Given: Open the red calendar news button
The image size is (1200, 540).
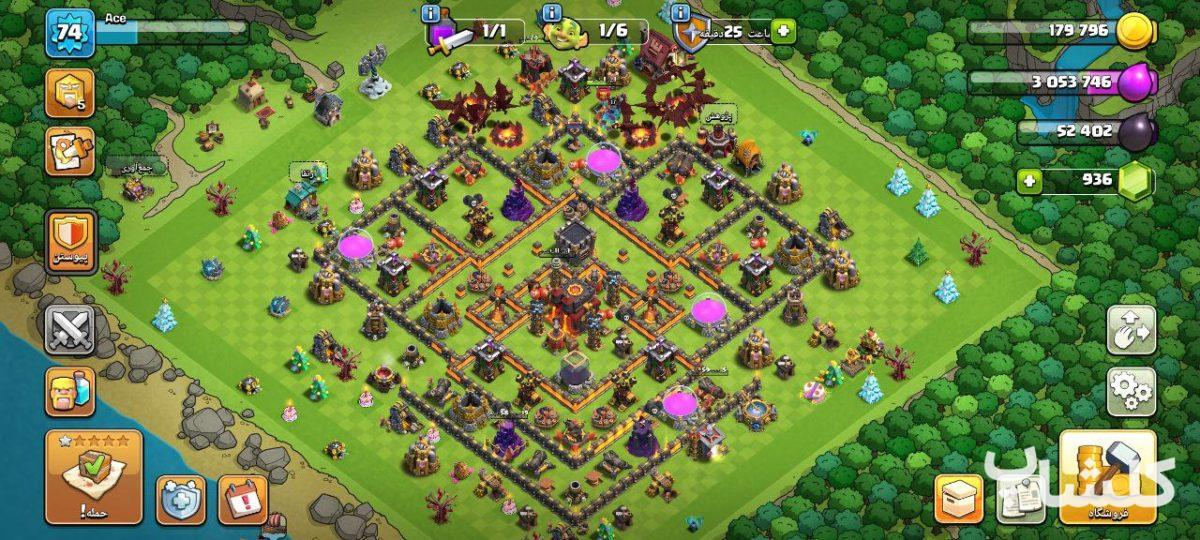Looking at the screenshot, I should point(242,499).
